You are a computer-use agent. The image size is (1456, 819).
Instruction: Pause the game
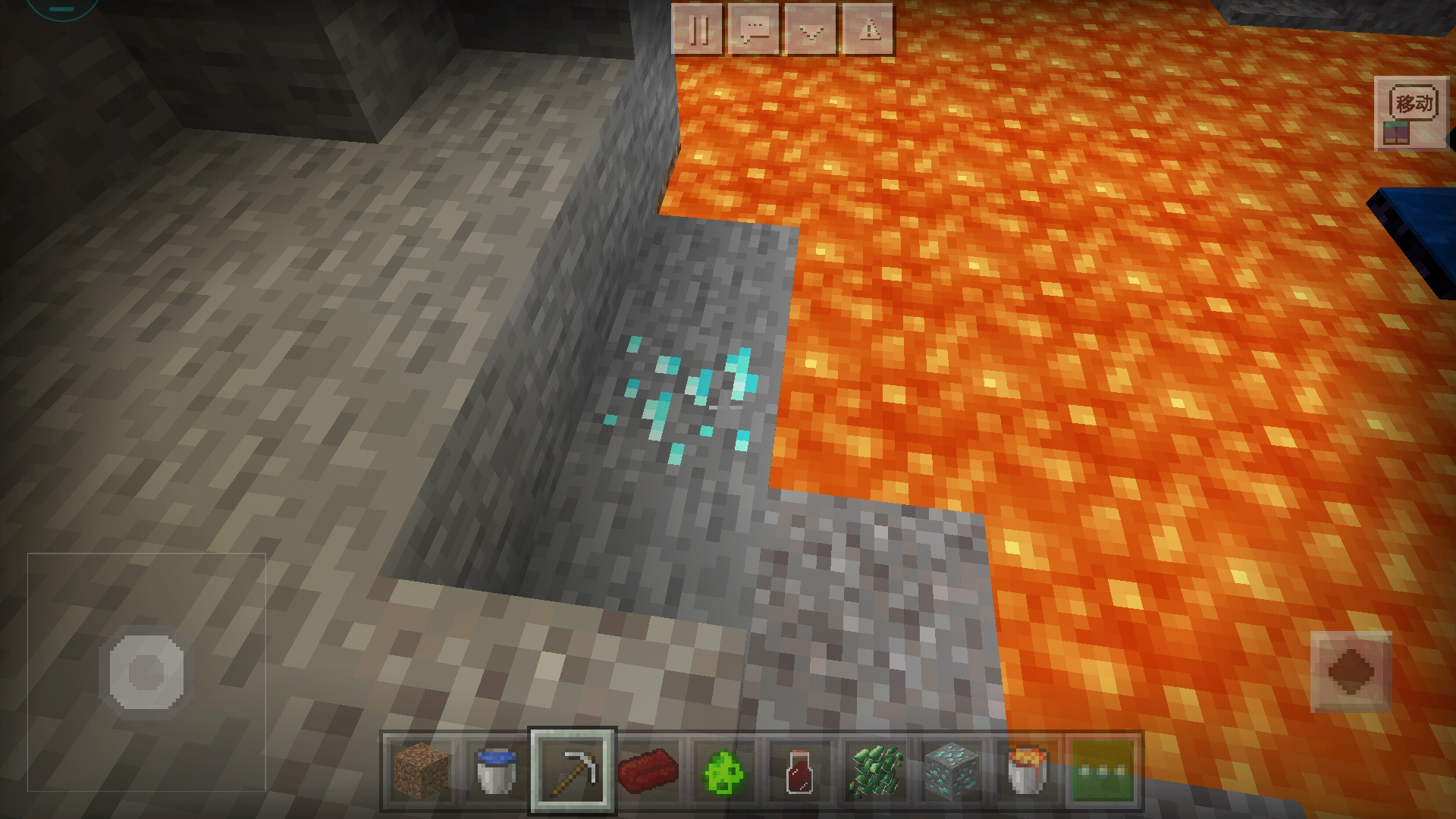[698, 30]
